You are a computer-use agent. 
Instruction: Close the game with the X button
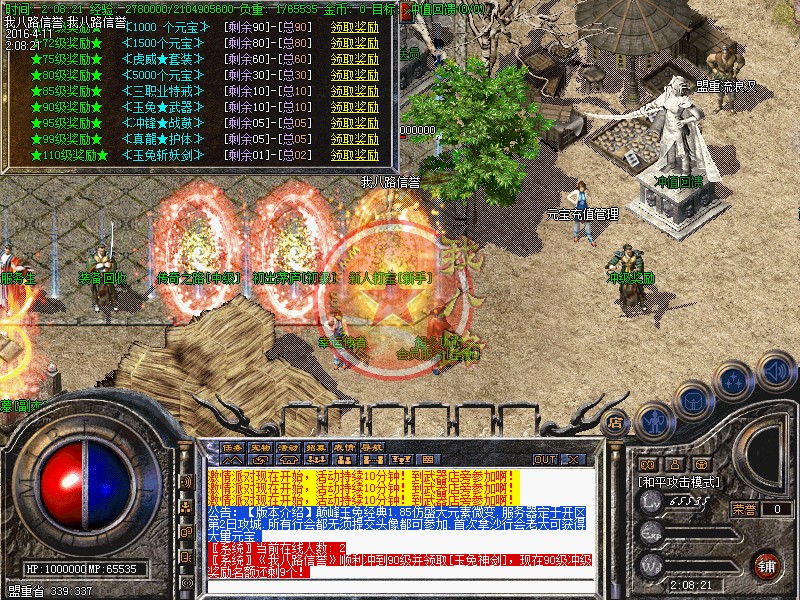pos(574,460)
